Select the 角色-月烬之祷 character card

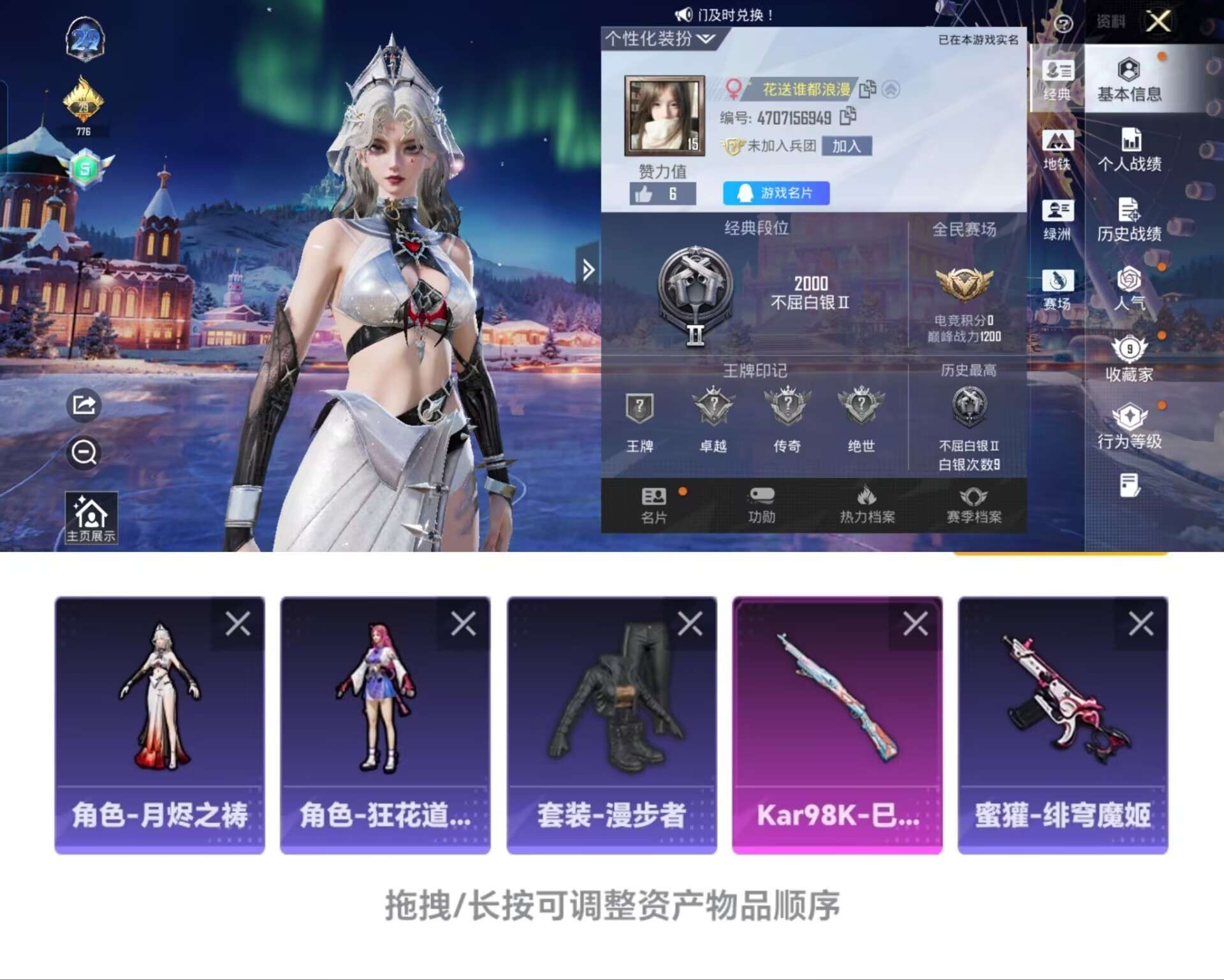tap(159, 724)
